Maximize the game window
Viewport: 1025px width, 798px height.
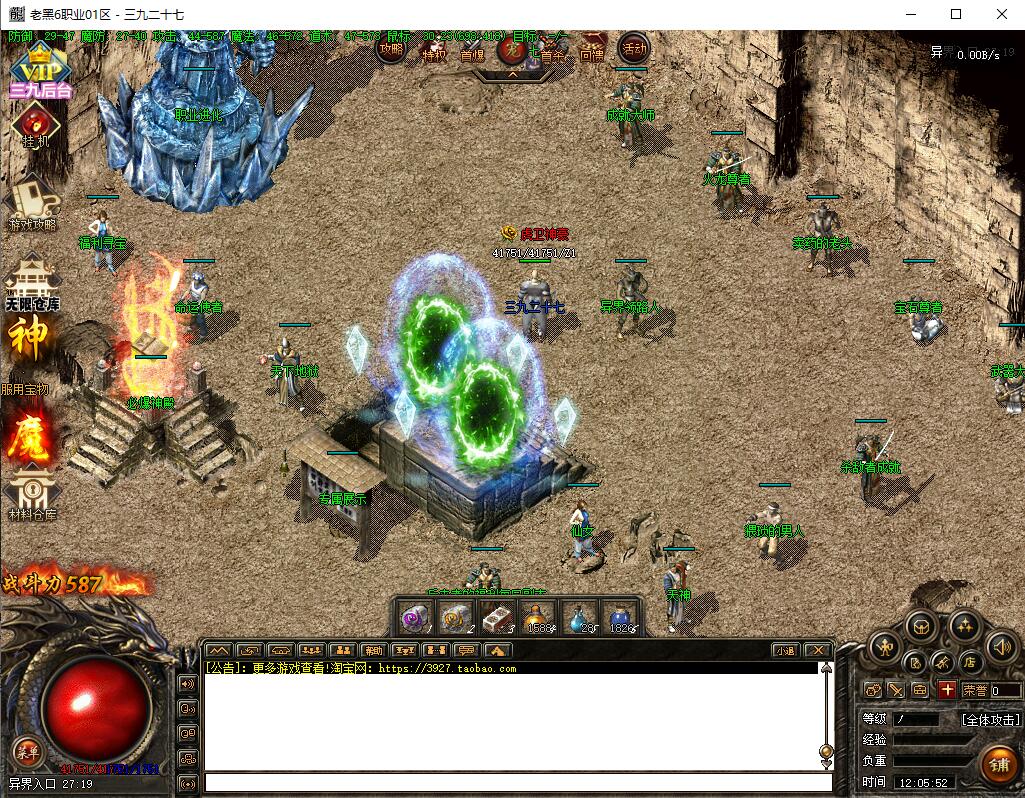click(956, 14)
